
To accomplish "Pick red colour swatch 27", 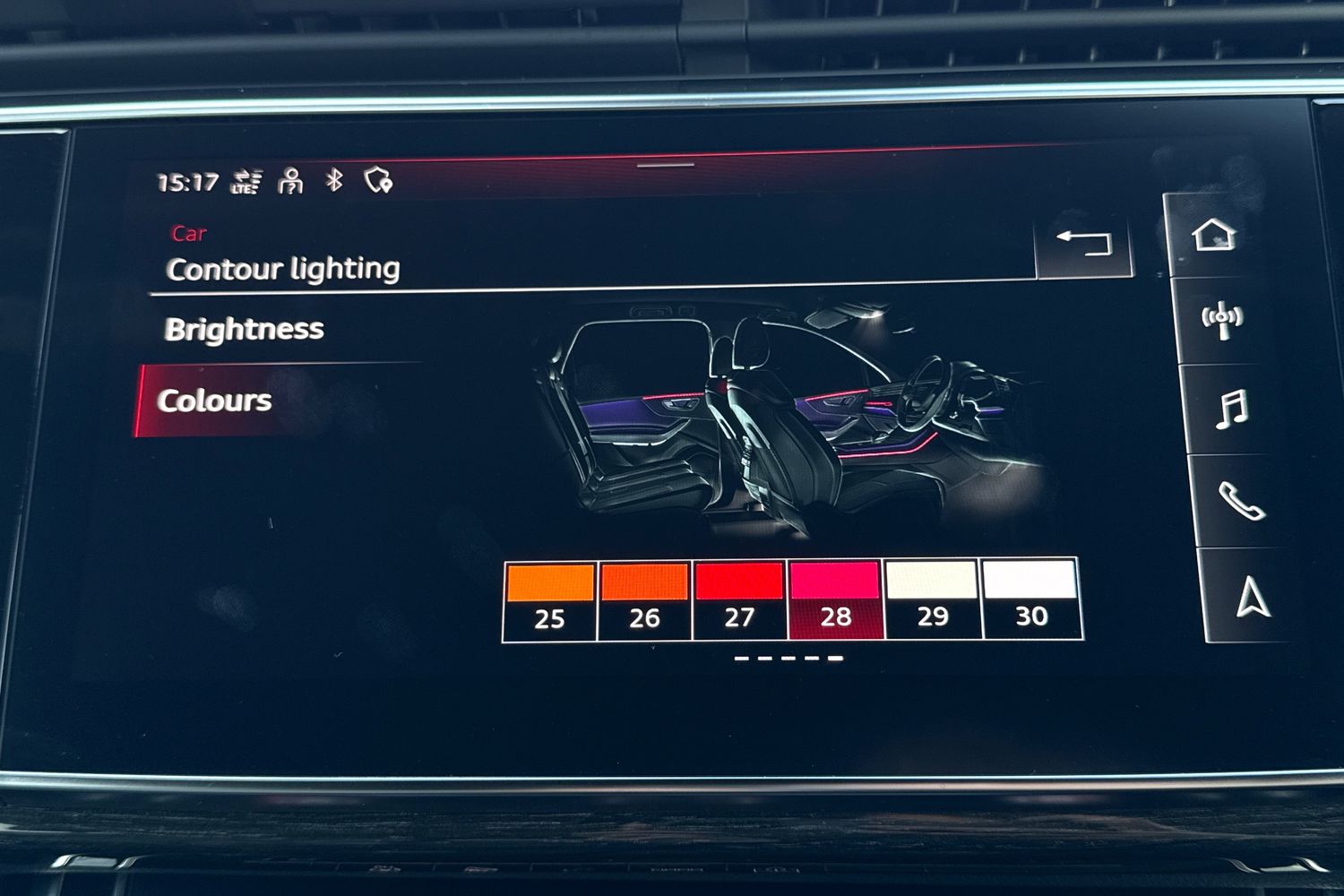I will click(740, 599).
